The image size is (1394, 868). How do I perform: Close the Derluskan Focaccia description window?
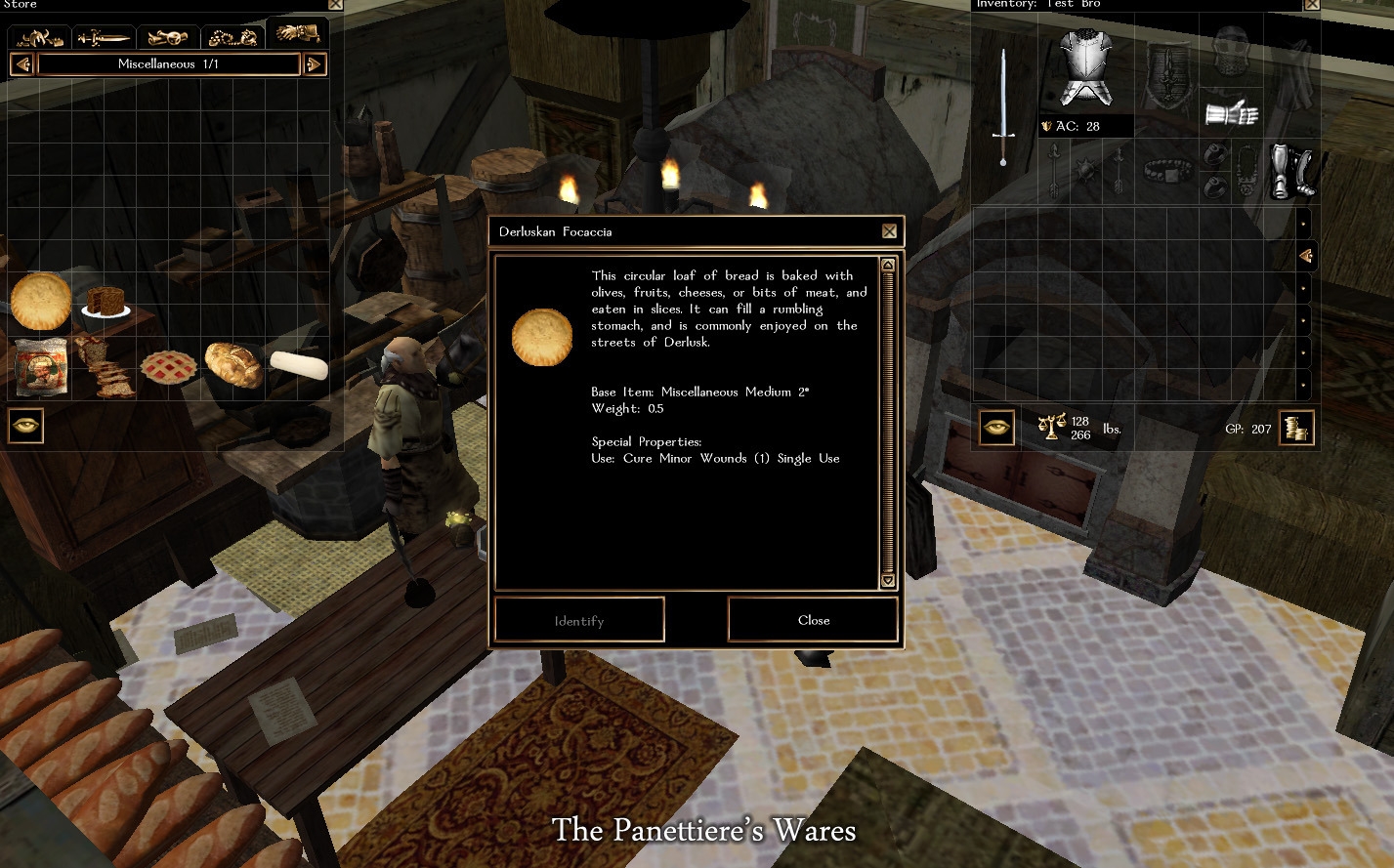889,231
